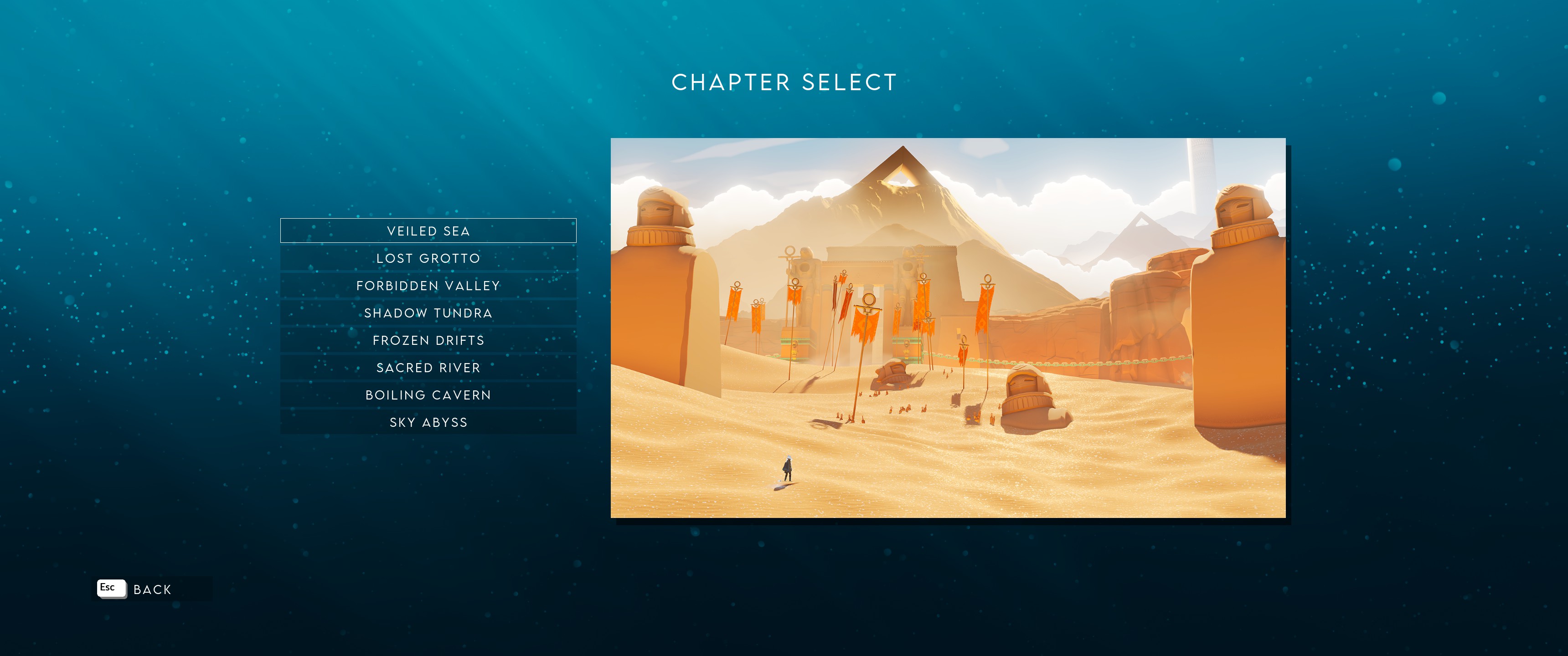Choose the Lost Grotto chapter

(428, 258)
